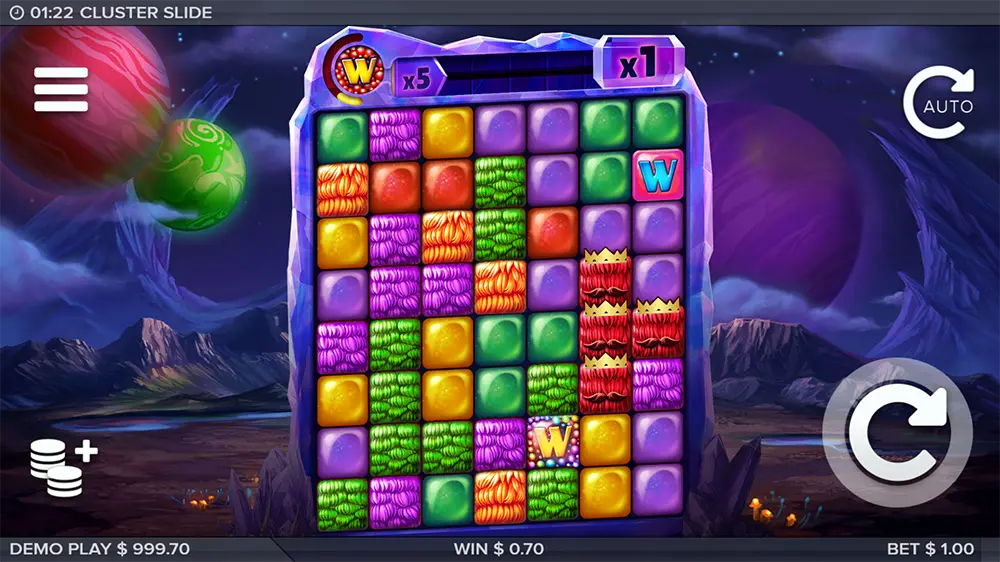Spin the reels with the large arrow button
Image resolution: width=1000 pixels, height=562 pixels.
(897, 431)
